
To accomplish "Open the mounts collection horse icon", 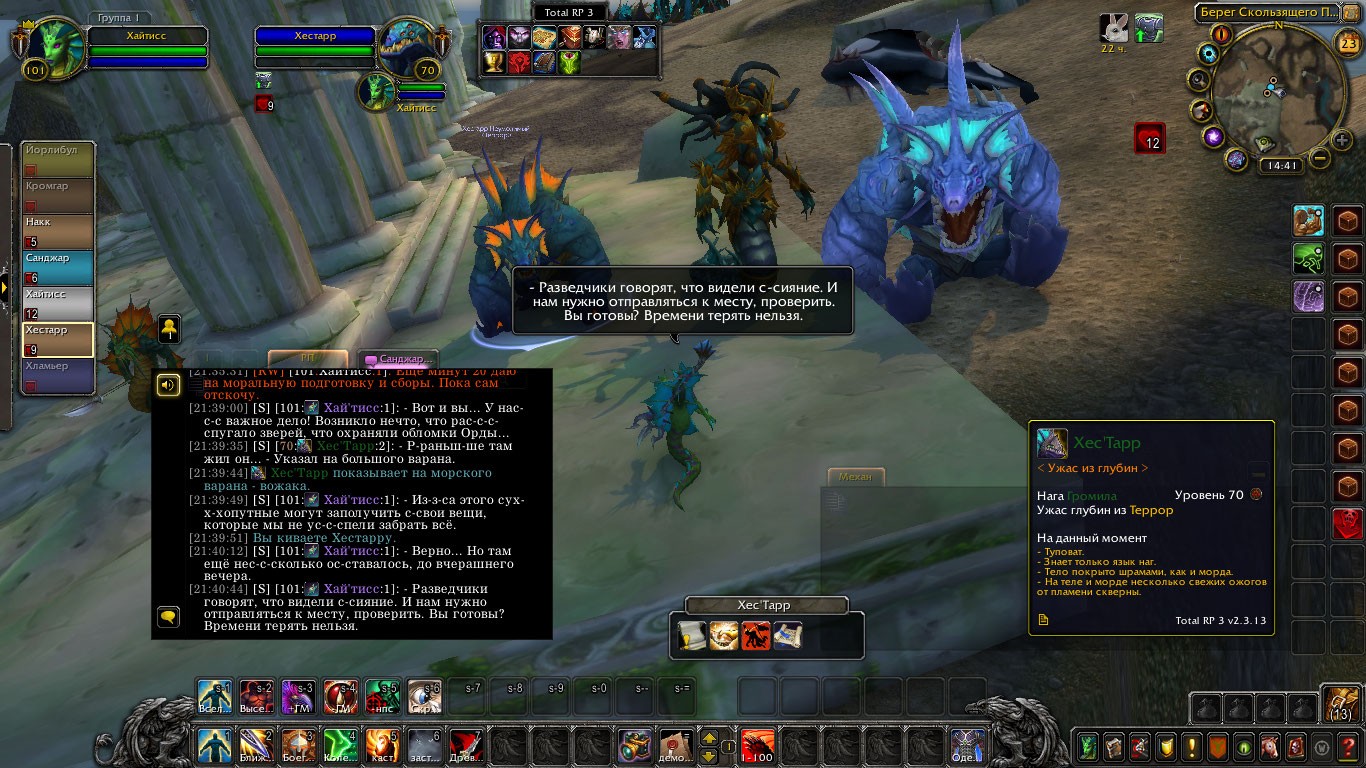I will 1270,746.
